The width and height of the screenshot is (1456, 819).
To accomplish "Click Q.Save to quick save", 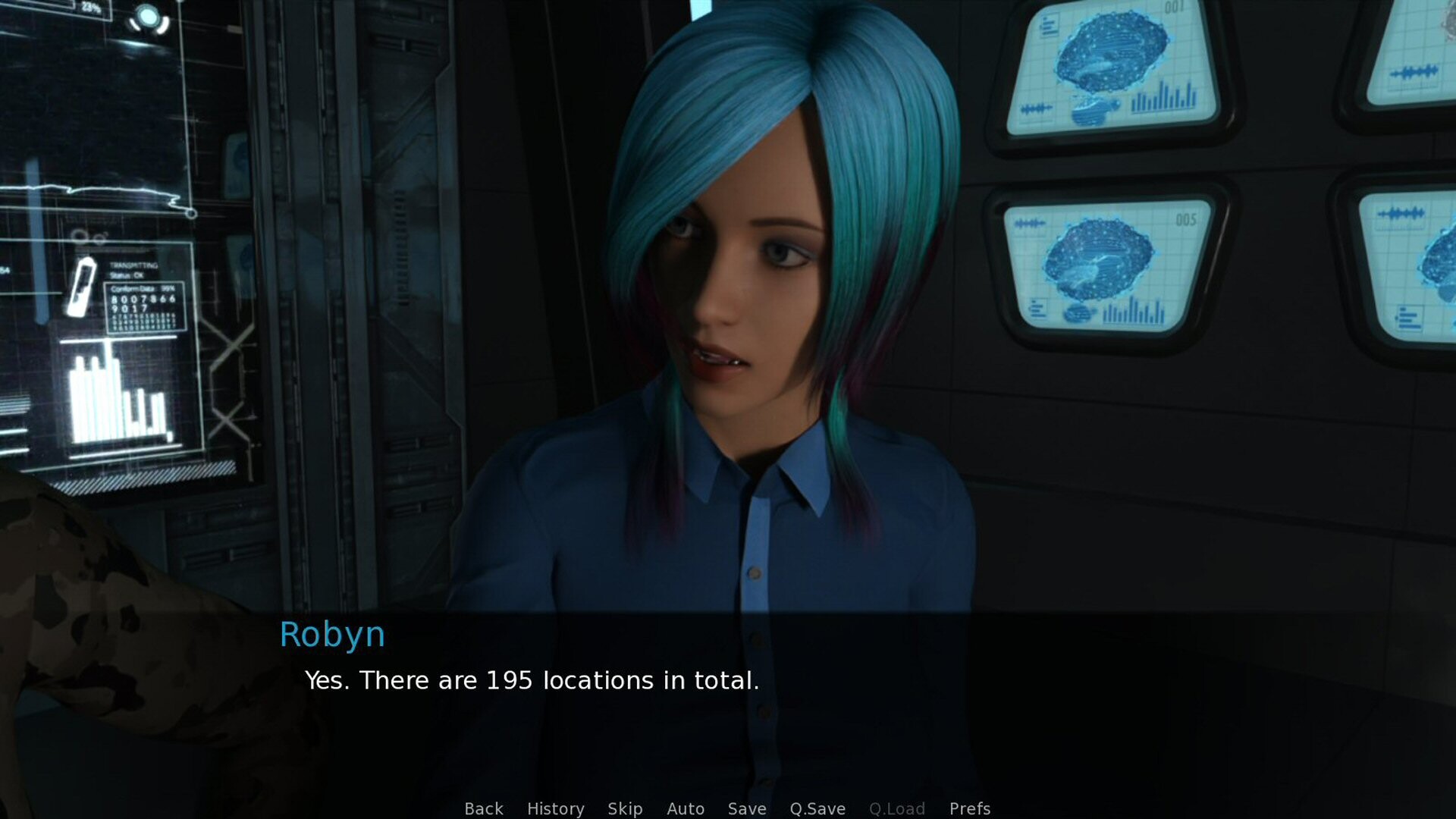I will click(817, 808).
